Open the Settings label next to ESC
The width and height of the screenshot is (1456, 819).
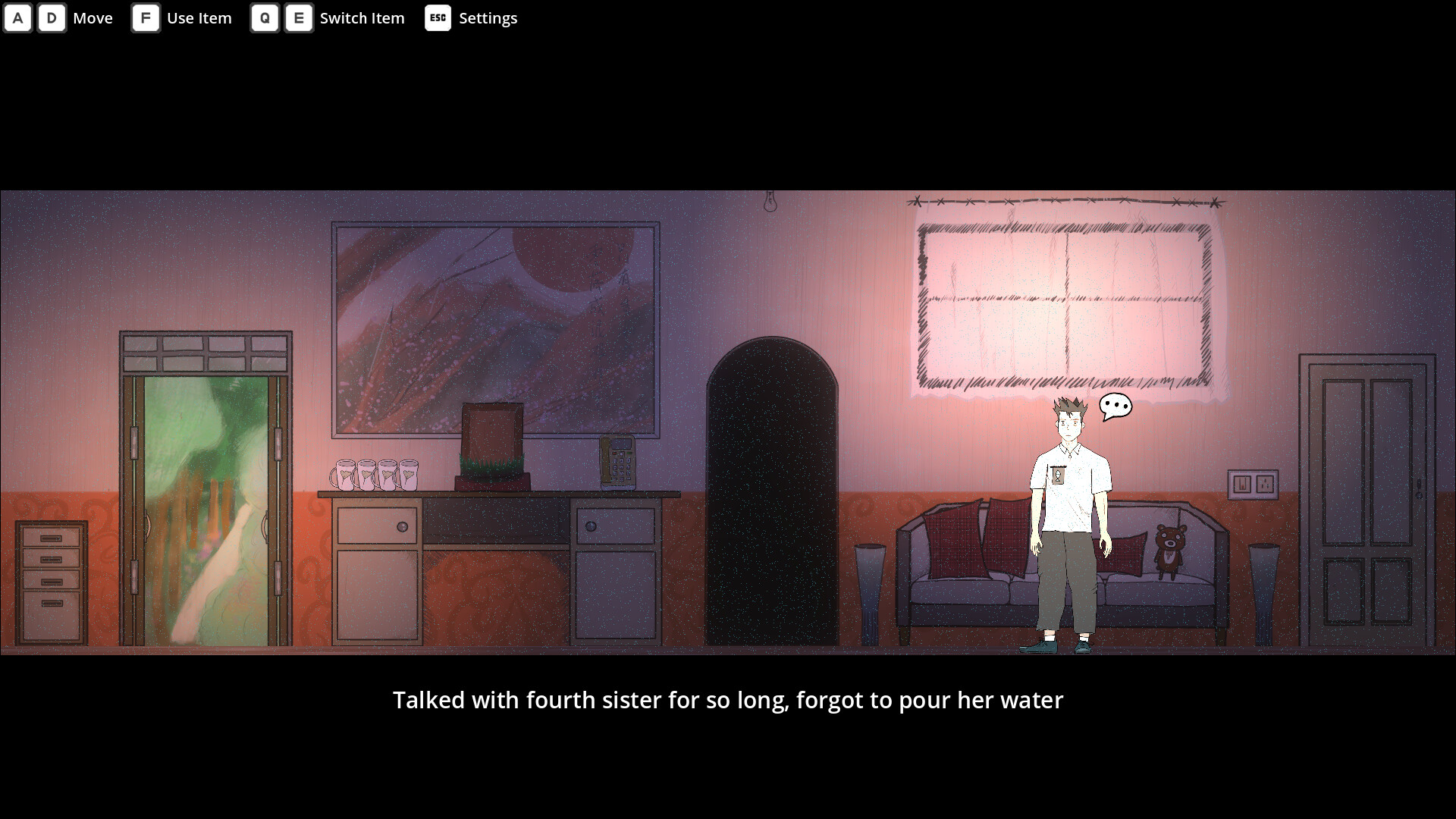point(488,17)
